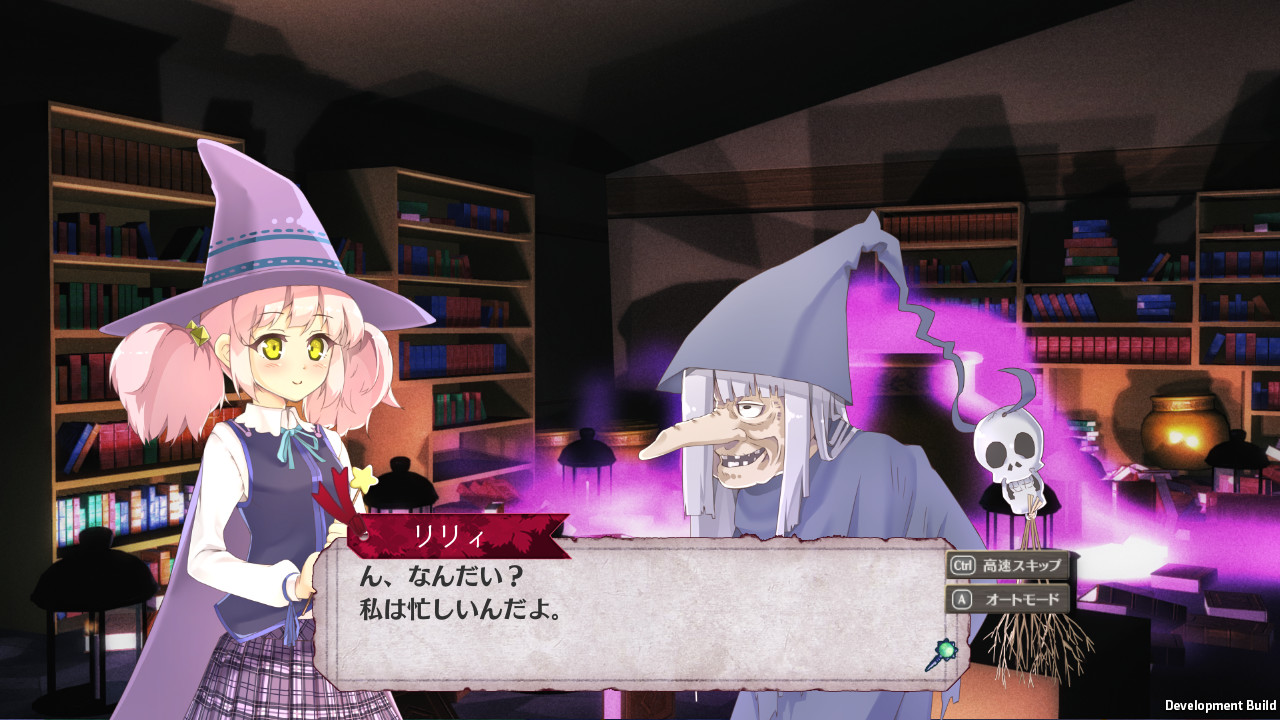Click the auto mode button to advance automatically
This screenshot has height=720, width=1280.
1008,598
